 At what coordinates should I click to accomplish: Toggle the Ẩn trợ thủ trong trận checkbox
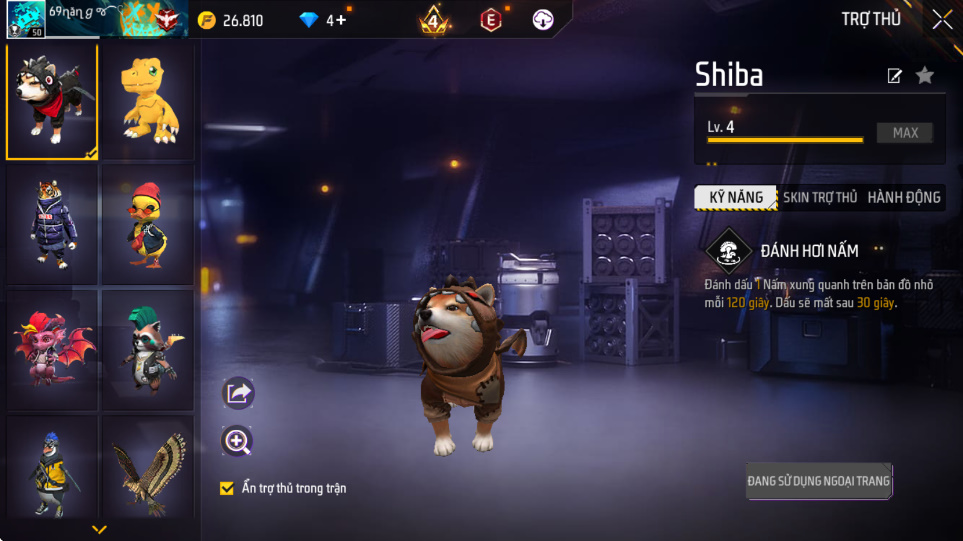point(227,488)
